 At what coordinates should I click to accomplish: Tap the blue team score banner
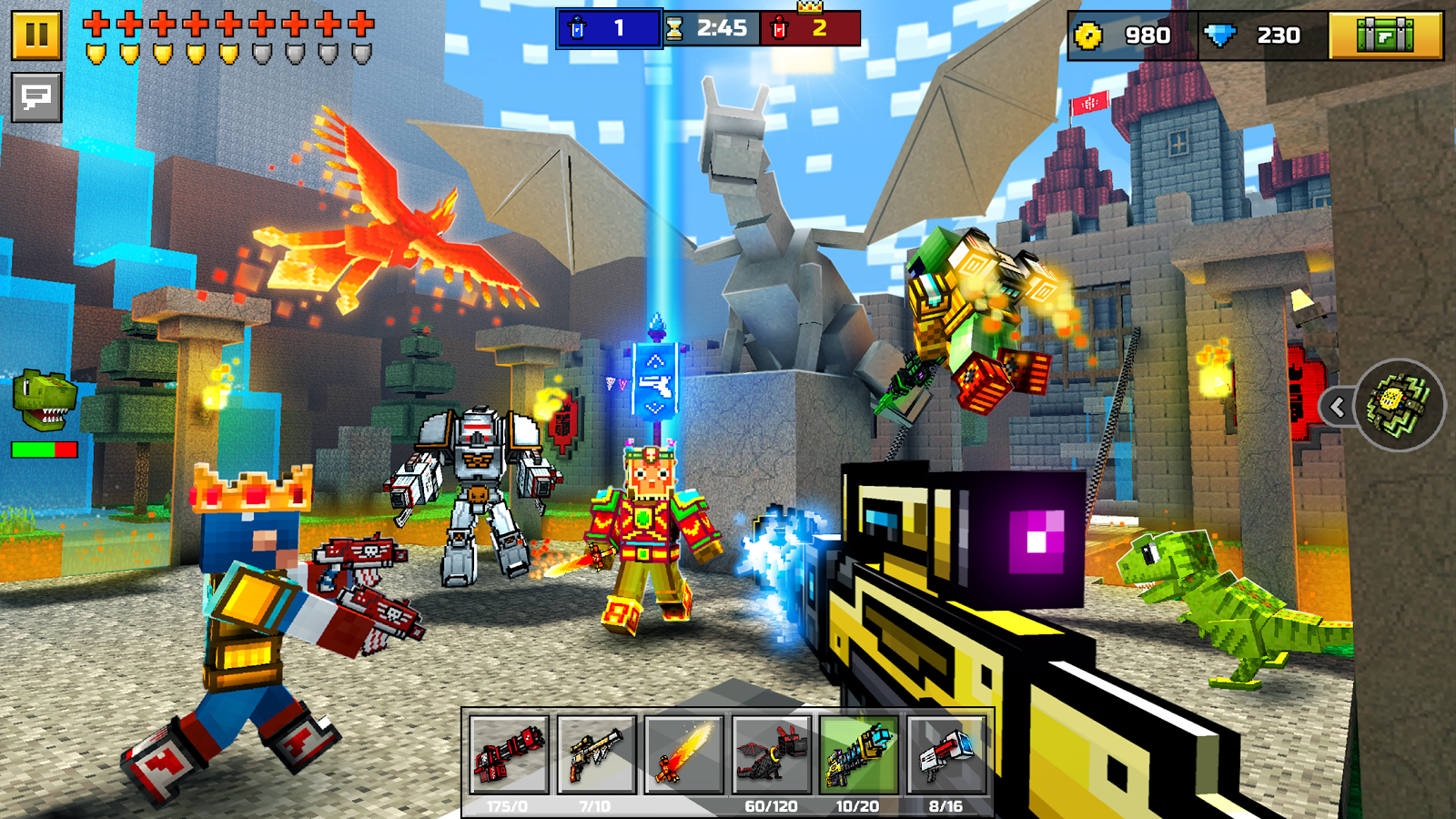pos(608,28)
